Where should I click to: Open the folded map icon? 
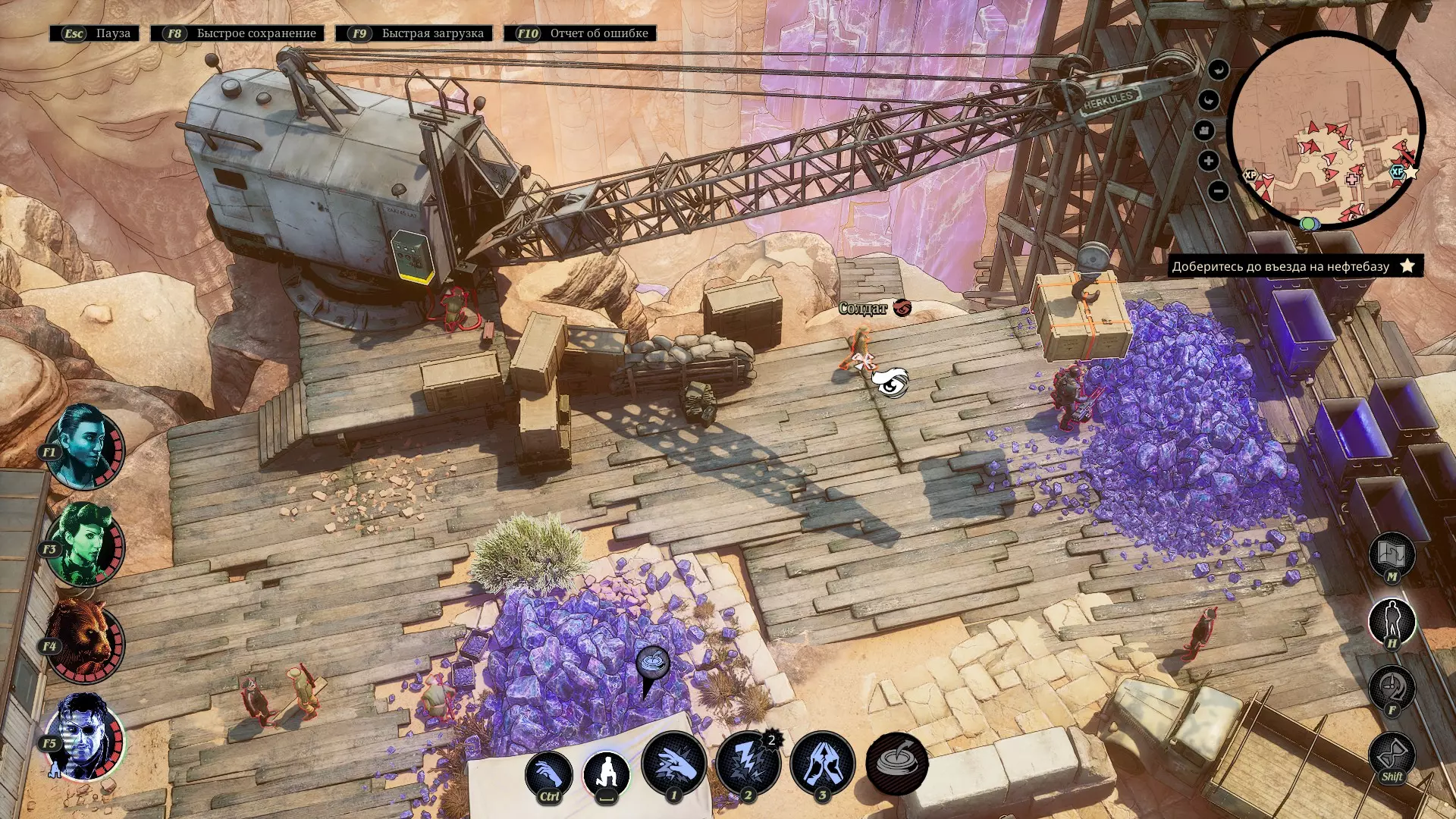(x=1392, y=555)
